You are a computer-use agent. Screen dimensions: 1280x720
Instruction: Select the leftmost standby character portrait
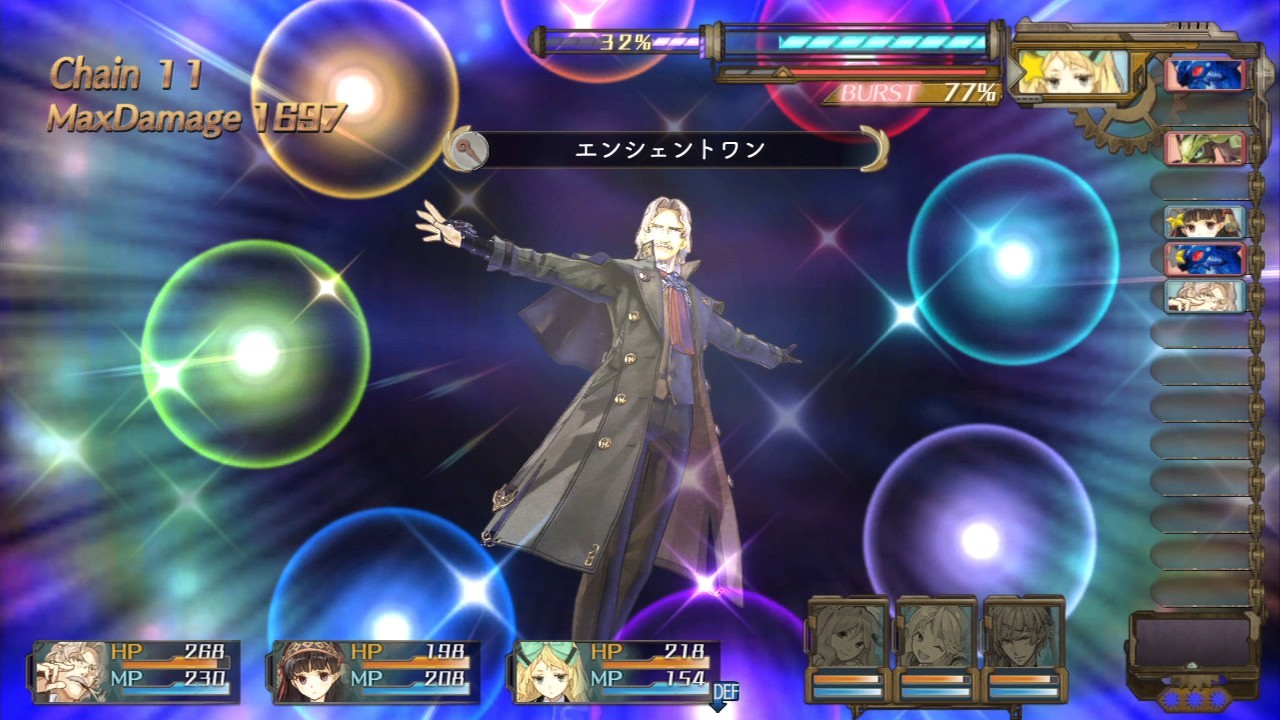coord(846,633)
